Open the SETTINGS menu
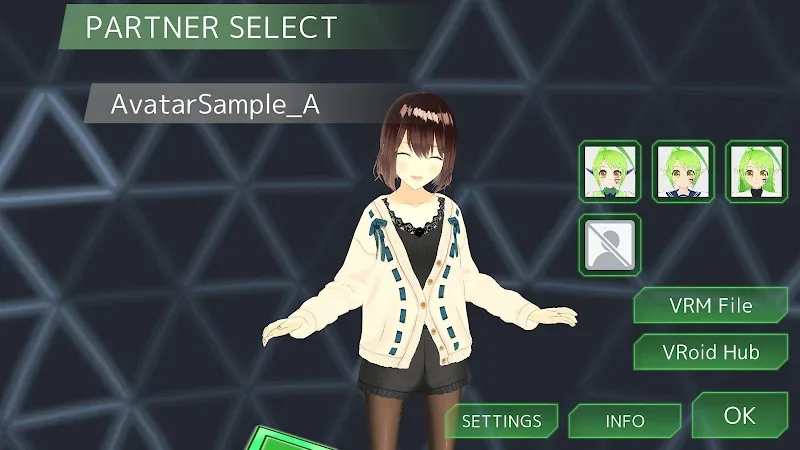 click(500, 421)
